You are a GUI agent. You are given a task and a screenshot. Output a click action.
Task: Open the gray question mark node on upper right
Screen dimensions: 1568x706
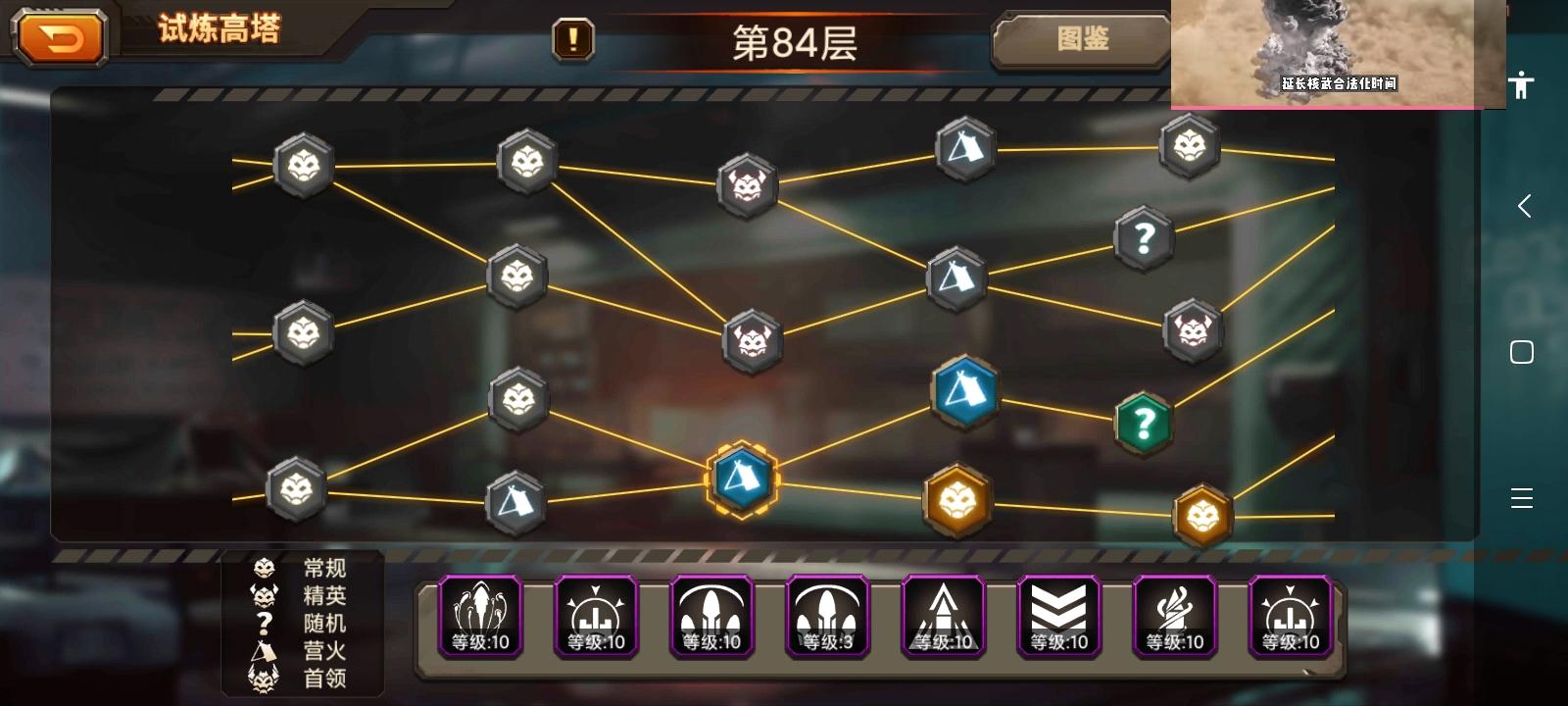point(1145,240)
